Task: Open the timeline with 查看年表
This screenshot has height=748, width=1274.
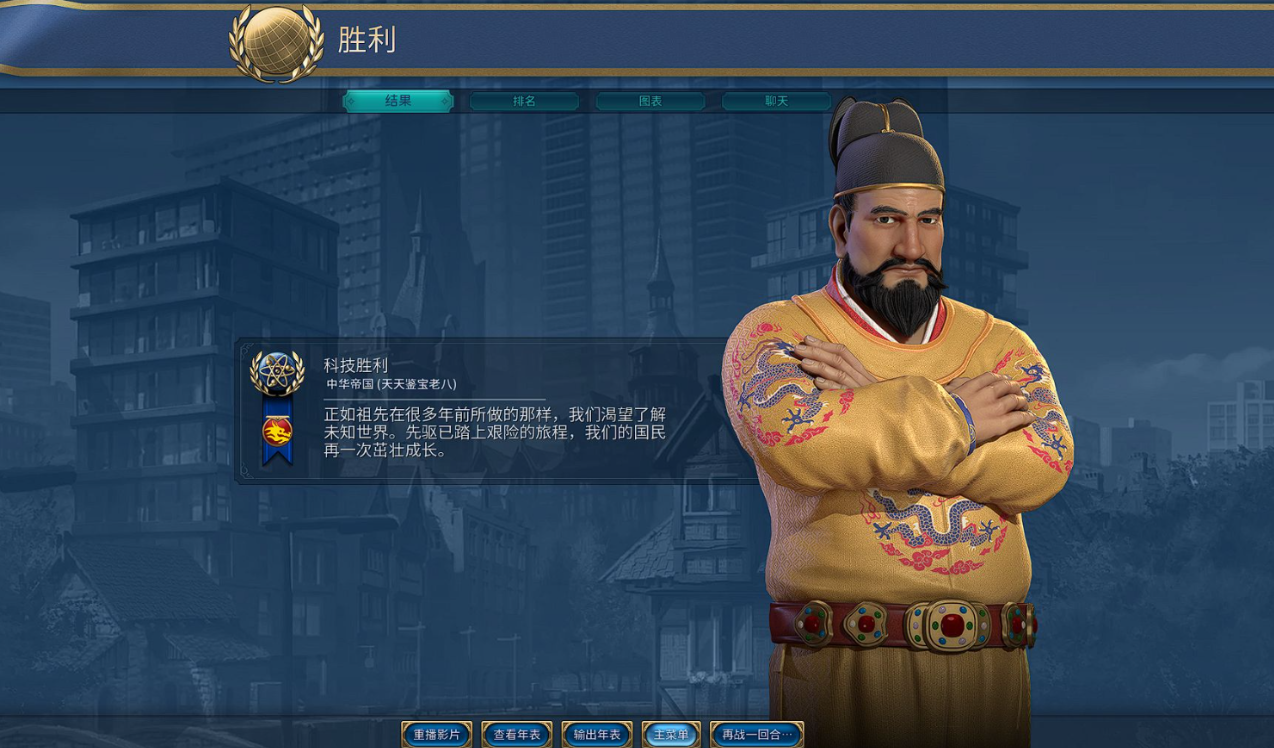Action: point(517,735)
